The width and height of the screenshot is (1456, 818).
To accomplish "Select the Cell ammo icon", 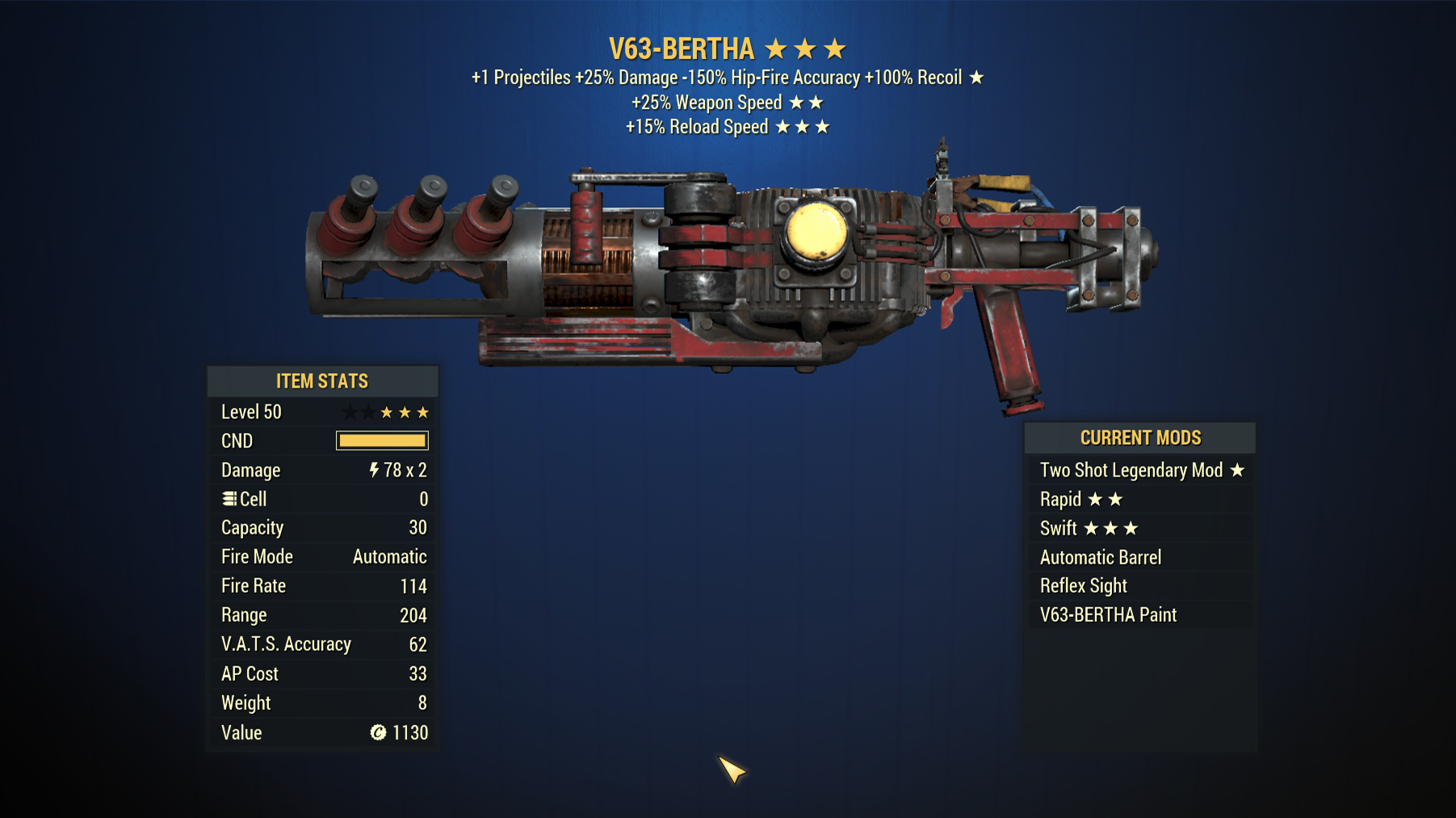I will 229,499.
